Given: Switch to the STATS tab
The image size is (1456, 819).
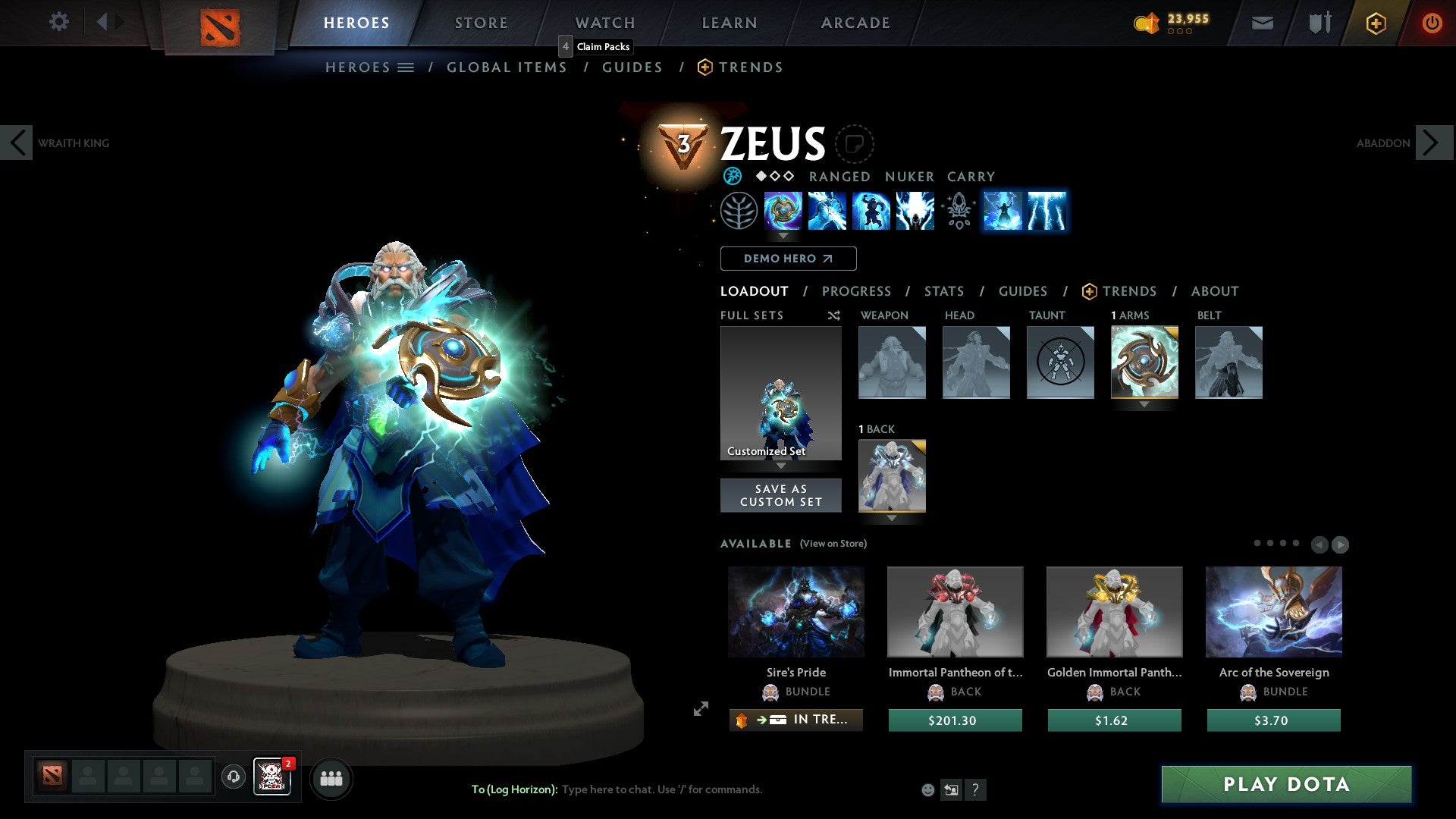Looking at the screenshot, I should 943,291.
